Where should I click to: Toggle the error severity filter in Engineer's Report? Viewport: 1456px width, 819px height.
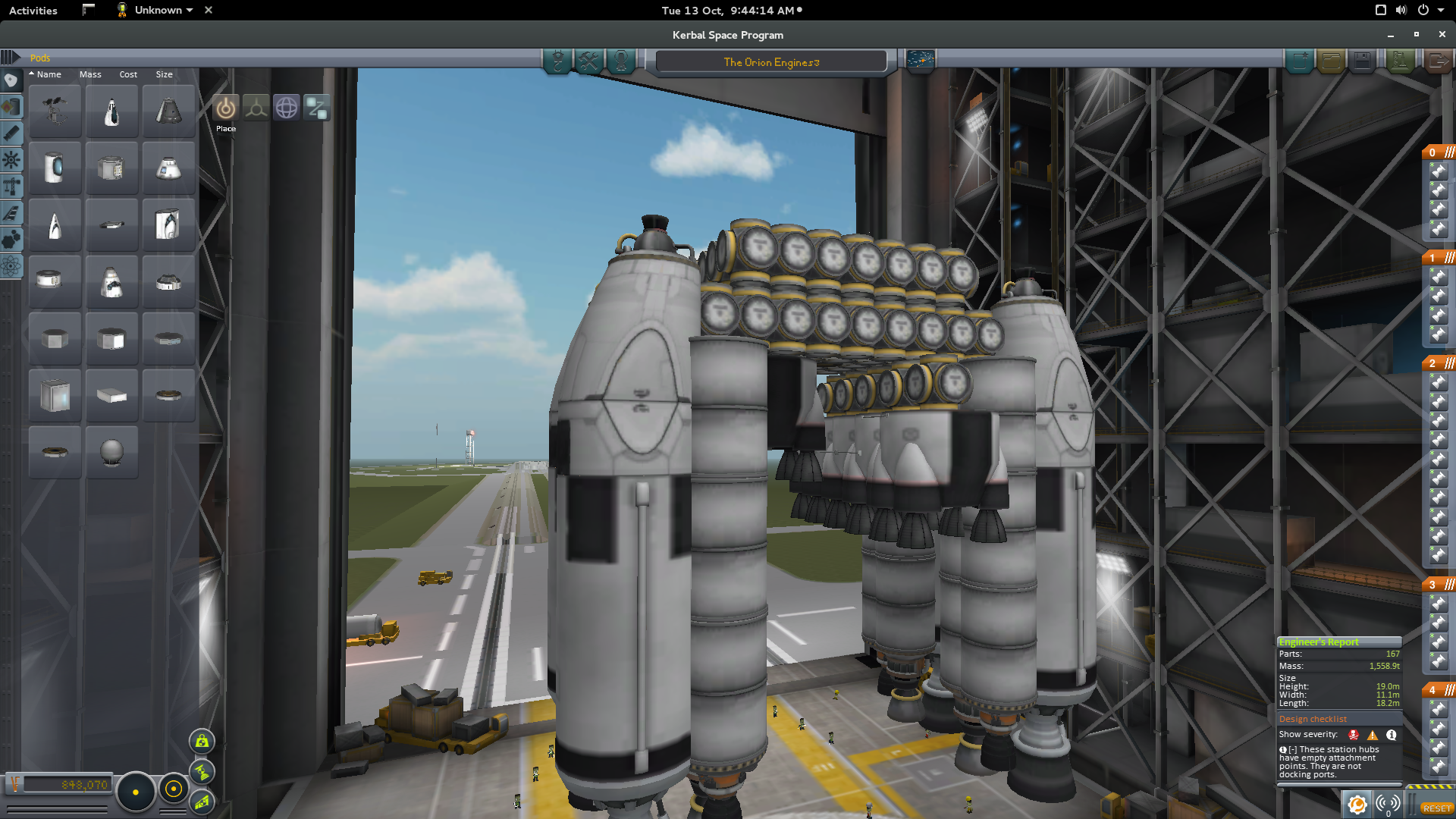1354,736
